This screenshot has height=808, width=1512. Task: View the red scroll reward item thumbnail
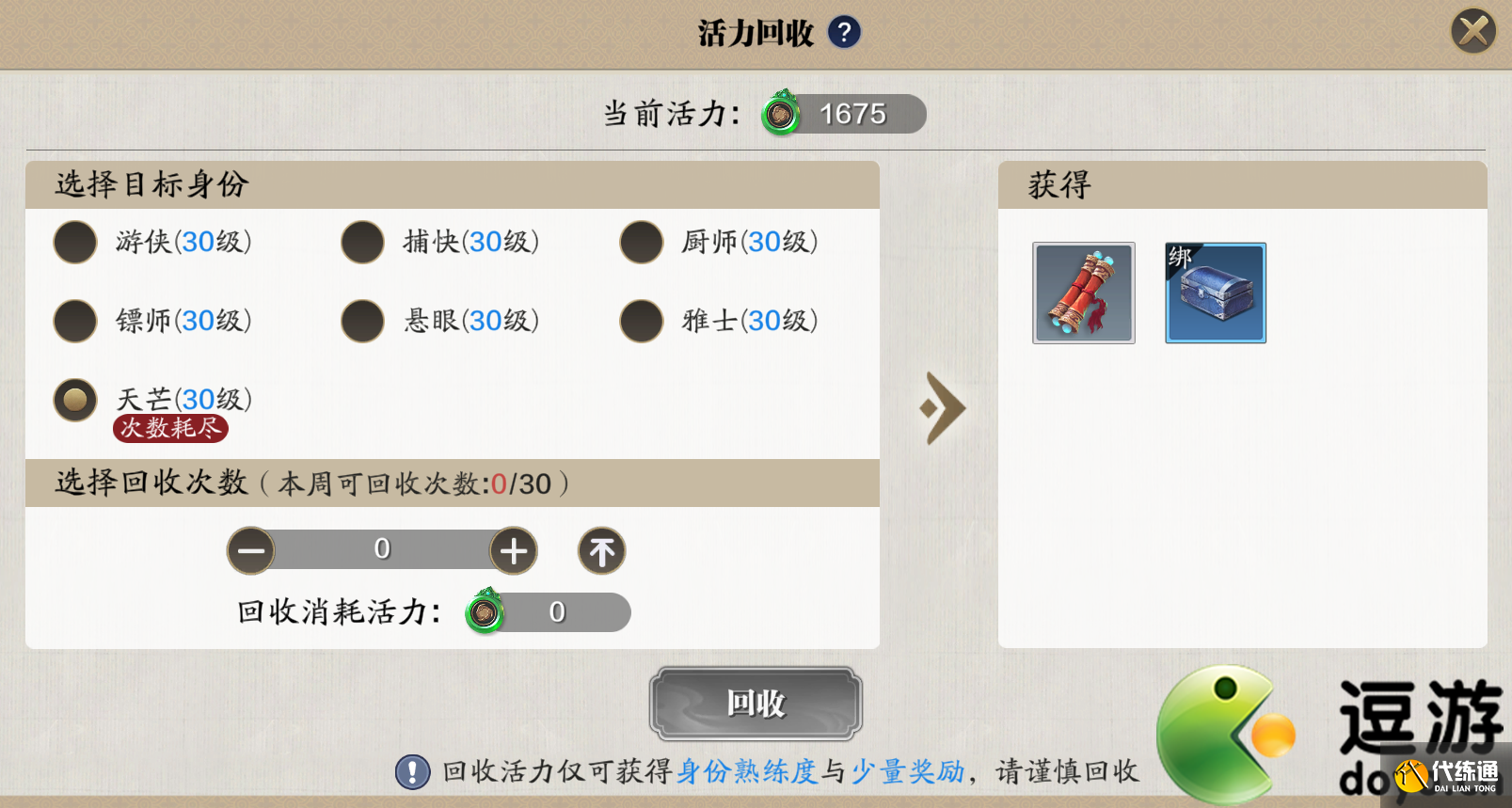coord(1083,293)
